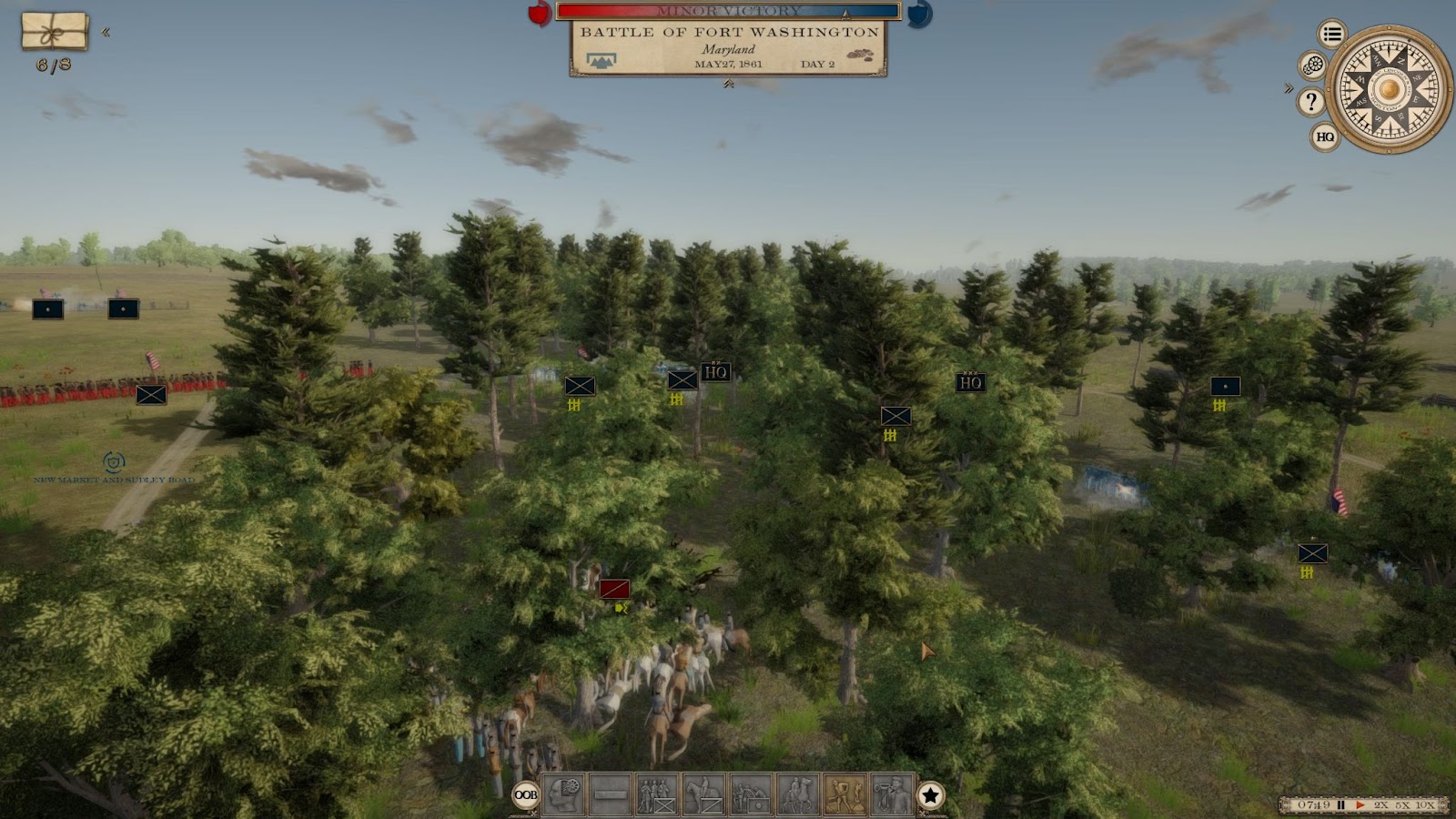1456x819 pixels.
Task: Open settings with the gears button
Action: pyautogui.click(x=1312, y=66)
